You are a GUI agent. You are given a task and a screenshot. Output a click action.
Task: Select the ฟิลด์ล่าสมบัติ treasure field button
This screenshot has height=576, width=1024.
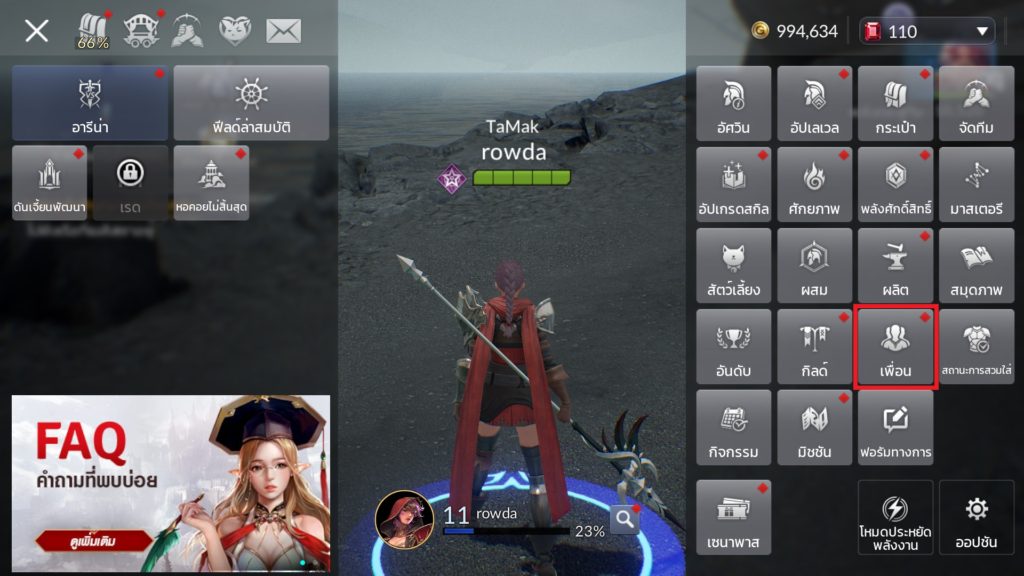251,103
